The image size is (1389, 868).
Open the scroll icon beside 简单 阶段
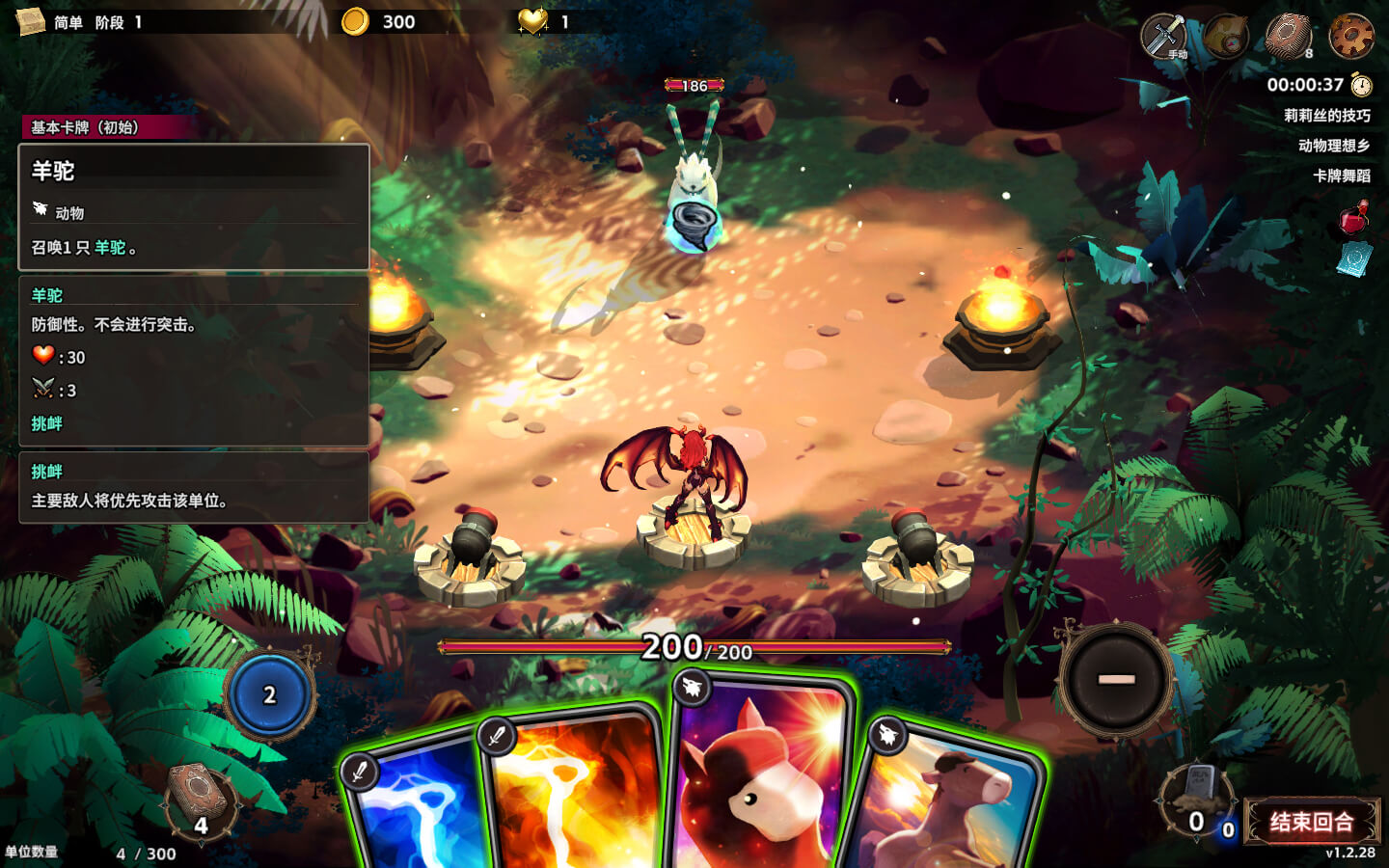click(x=31, y=21)
